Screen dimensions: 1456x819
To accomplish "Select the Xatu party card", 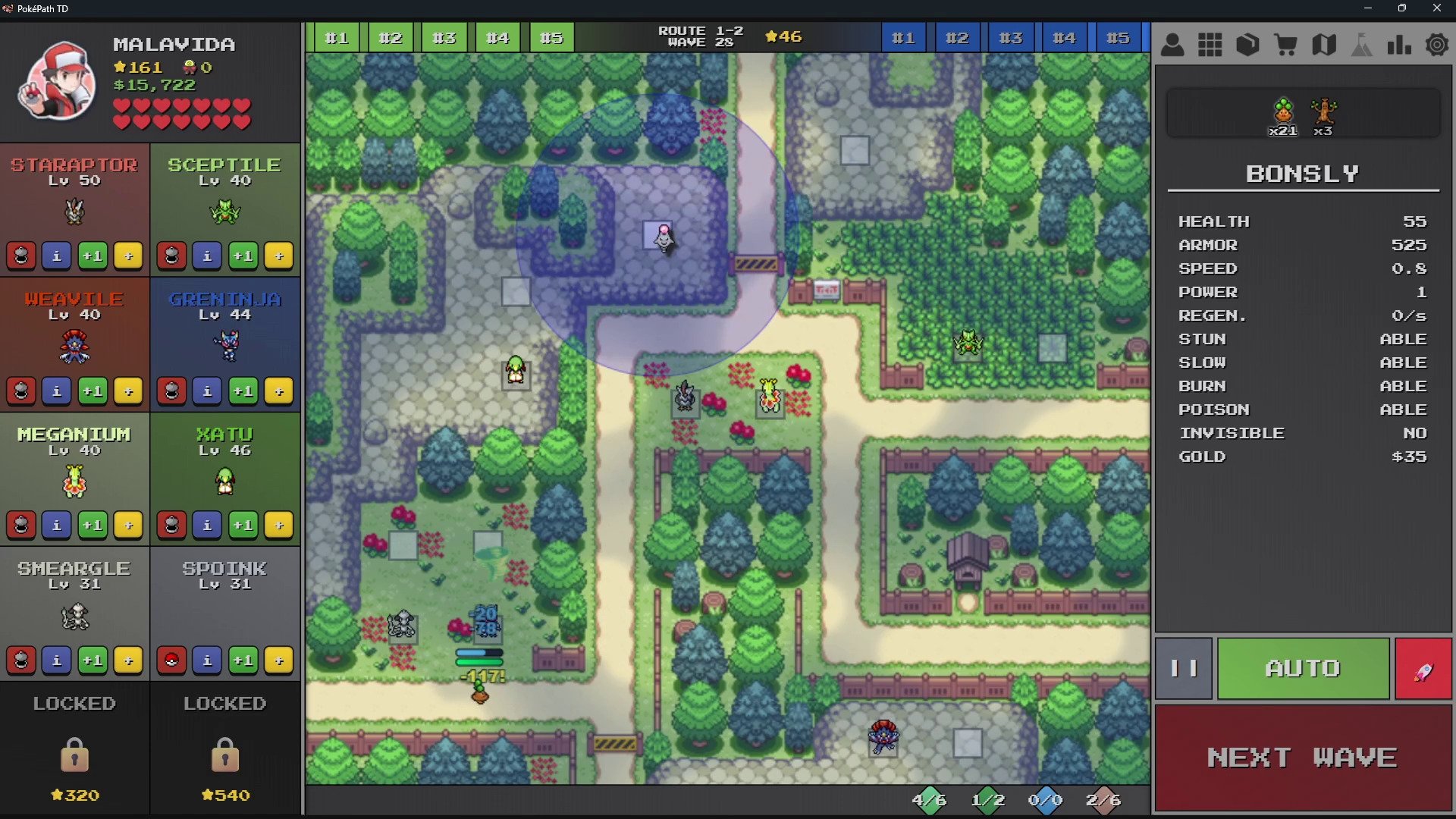I will 224,463.
